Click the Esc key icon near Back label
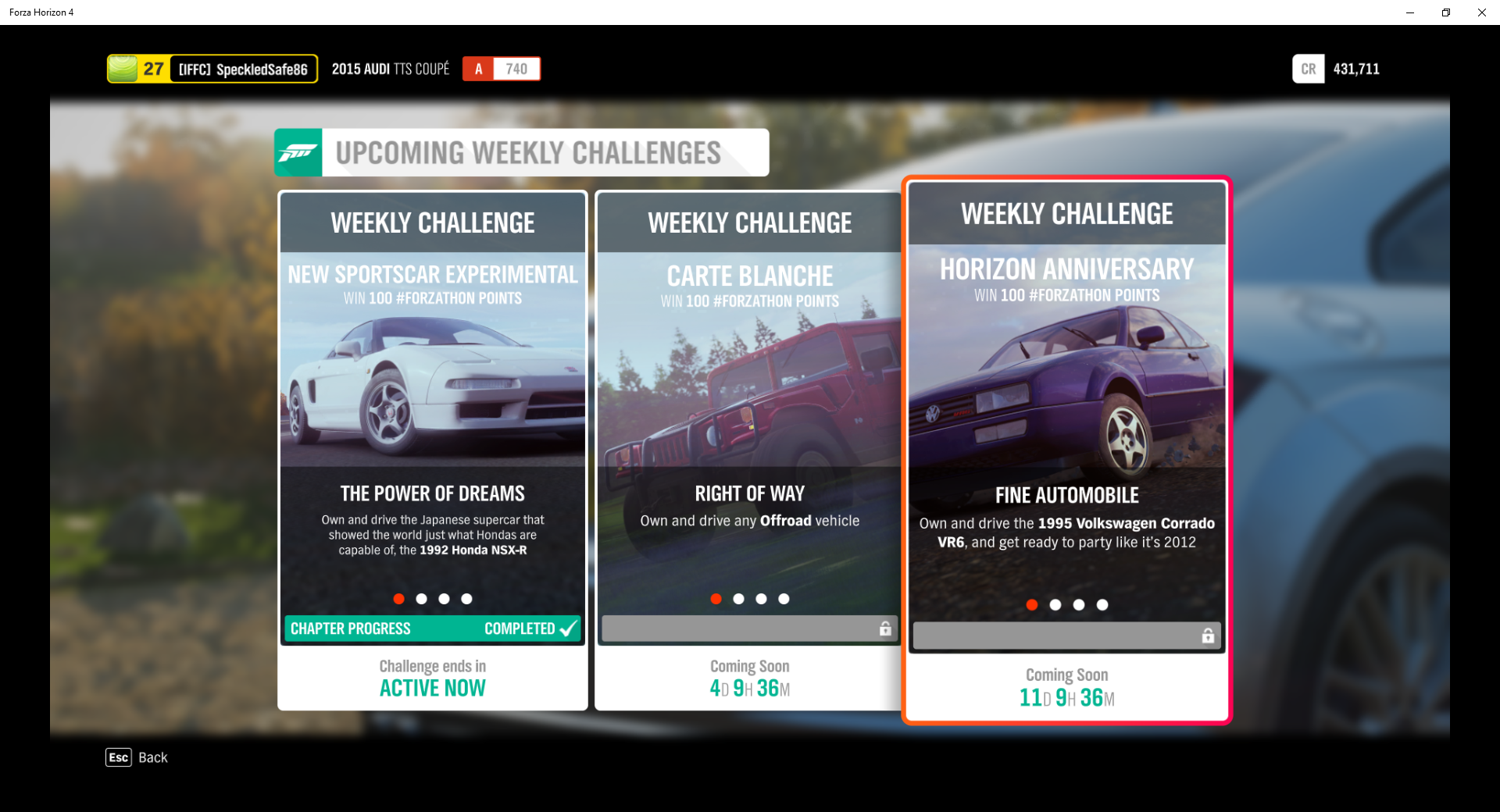The width and height of the screenshot is (1500, 812). point(118,757)
